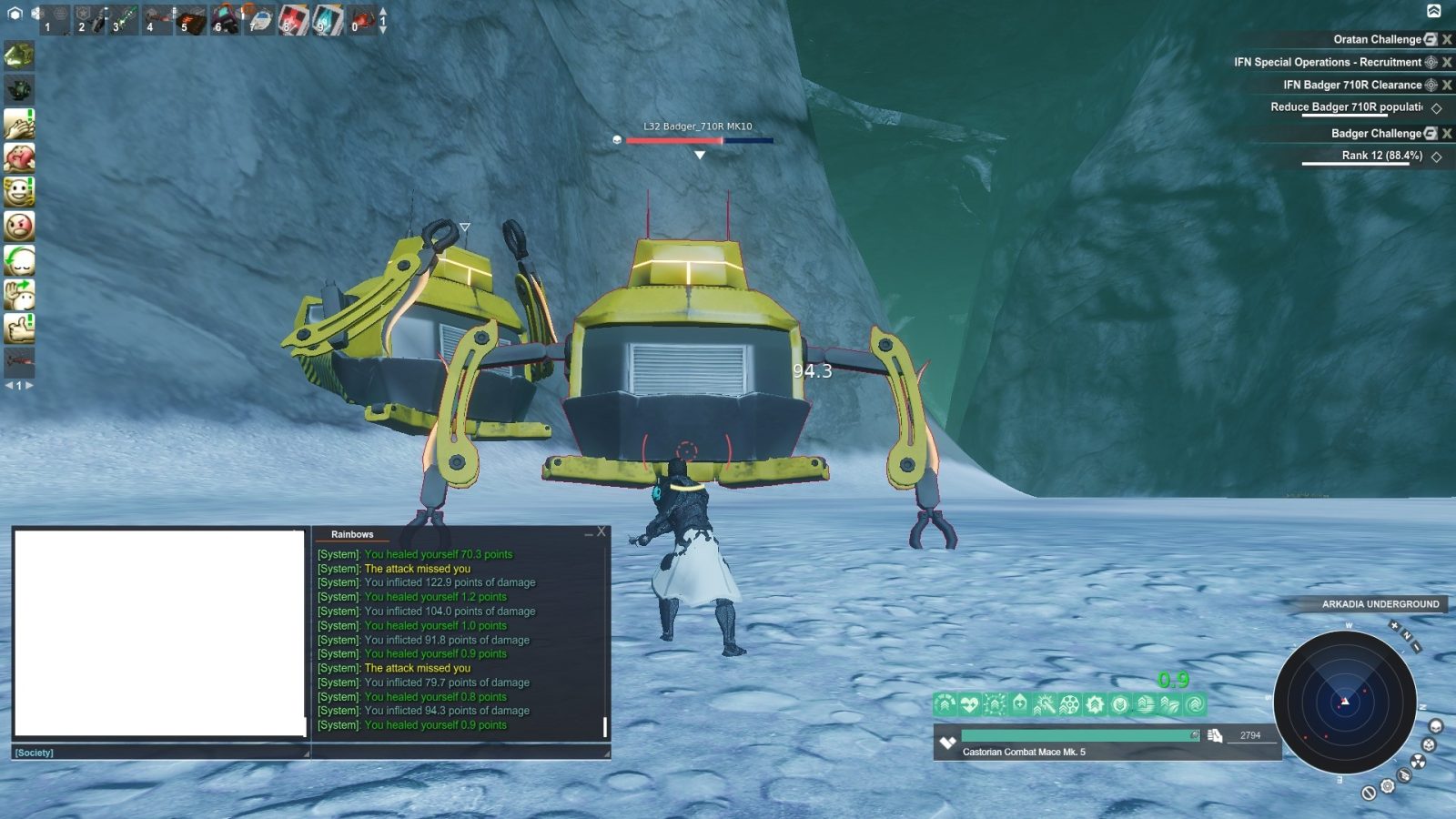Click the next emote page arrow
Screen dimensions: 1456x819
28,385
